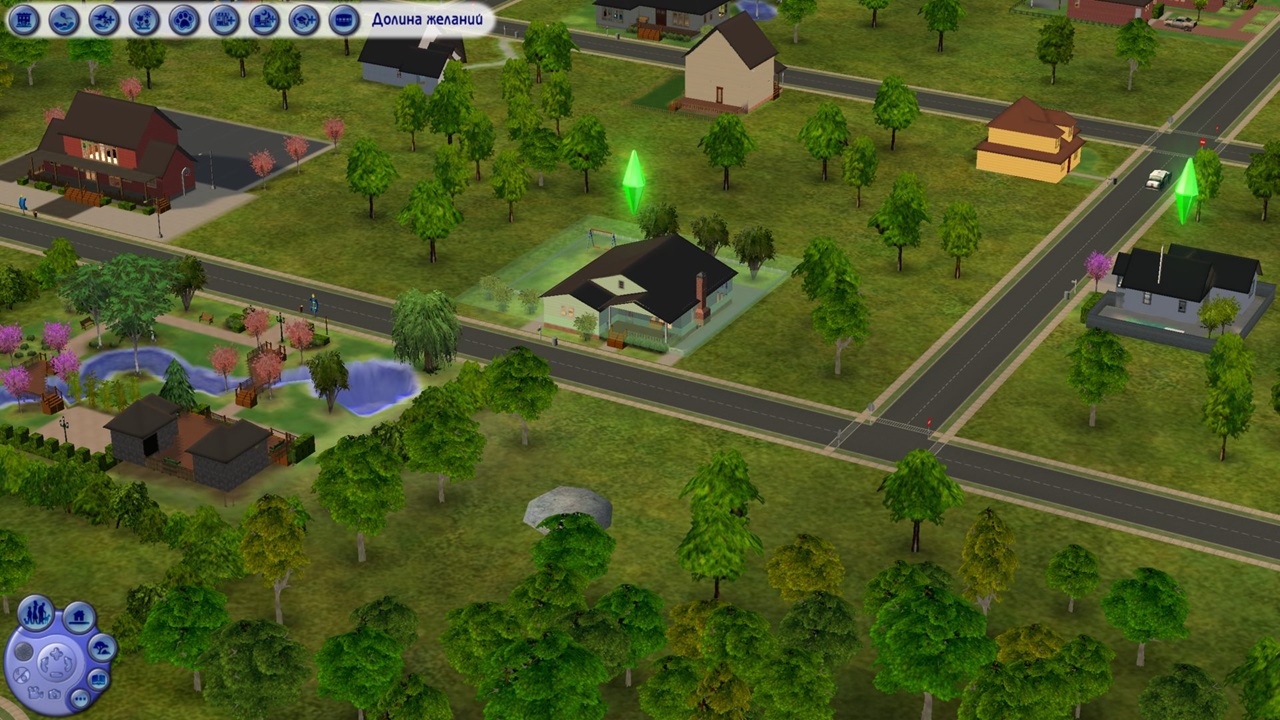Add a University with the graduation cap icon

pyautogui.click(x=302, y=18)
